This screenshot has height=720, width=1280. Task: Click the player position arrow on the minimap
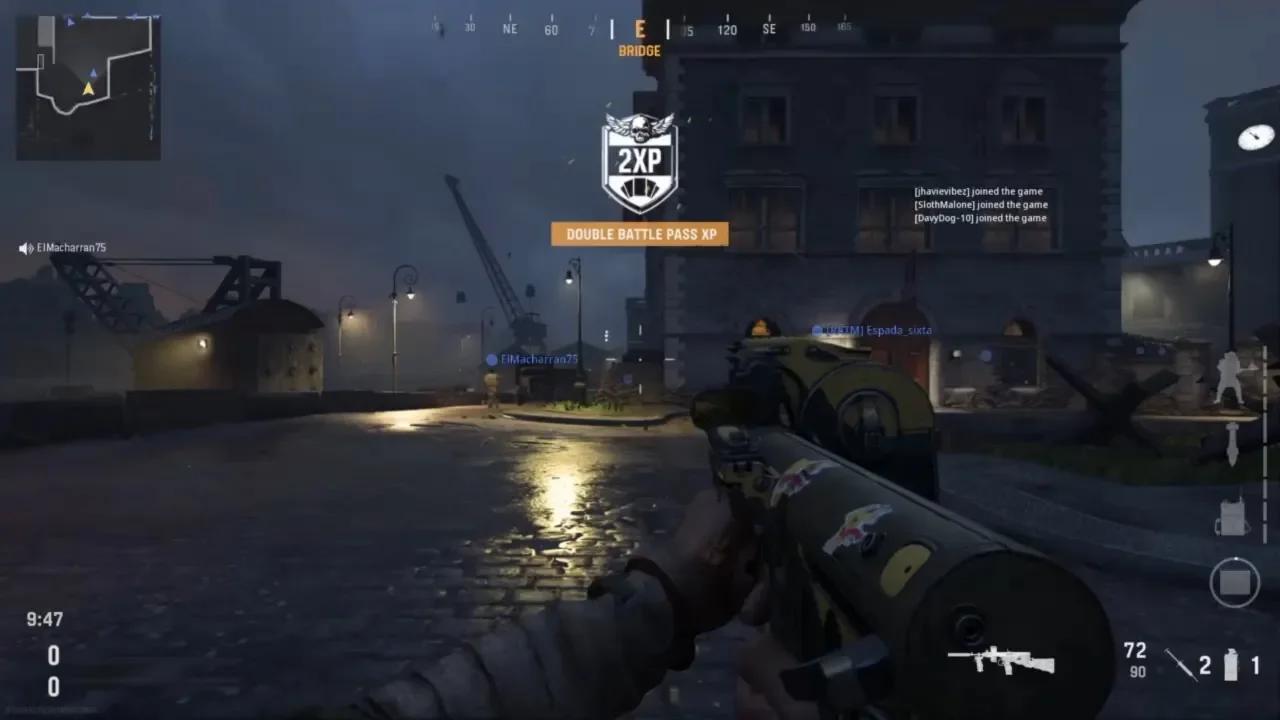coord(88,87)
